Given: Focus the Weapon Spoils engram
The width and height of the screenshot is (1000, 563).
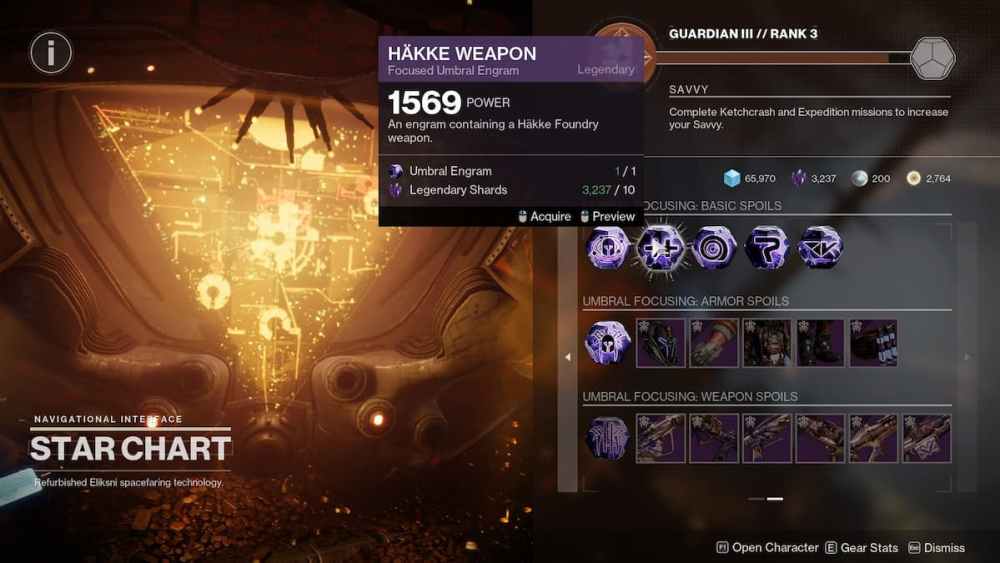Looking at the screenshot, I should [x=607, y=438].
